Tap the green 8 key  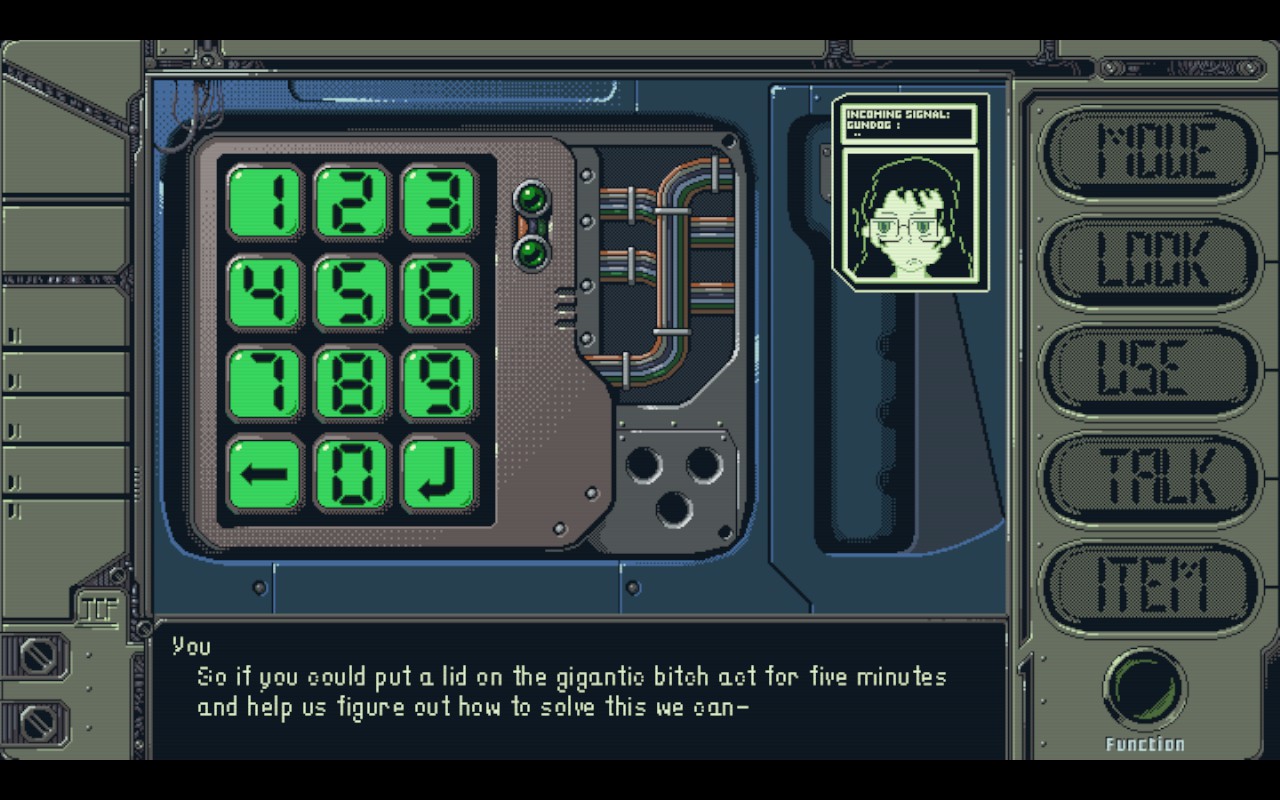pyautogui.click(x=352, y=383)
